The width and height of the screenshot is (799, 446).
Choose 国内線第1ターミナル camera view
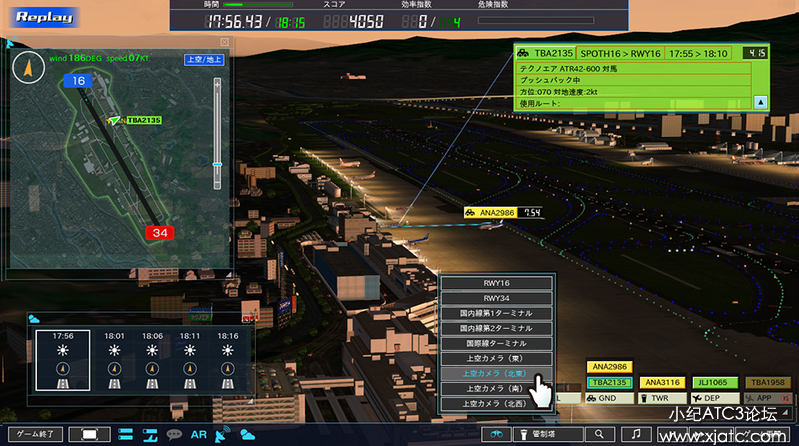click(x=497, y=313)
